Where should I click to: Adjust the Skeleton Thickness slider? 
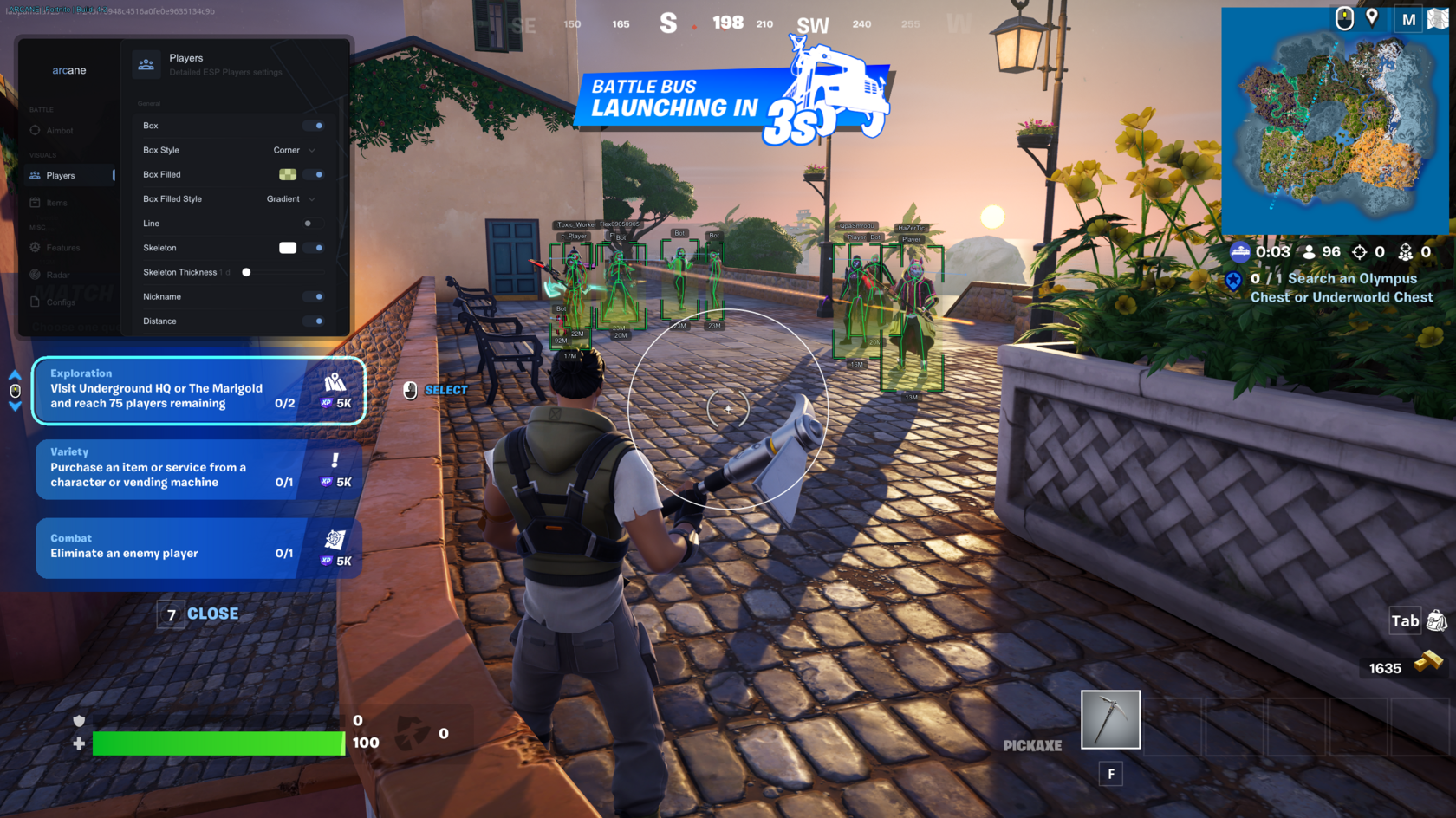pyautogui.click(x=246, y=271)
